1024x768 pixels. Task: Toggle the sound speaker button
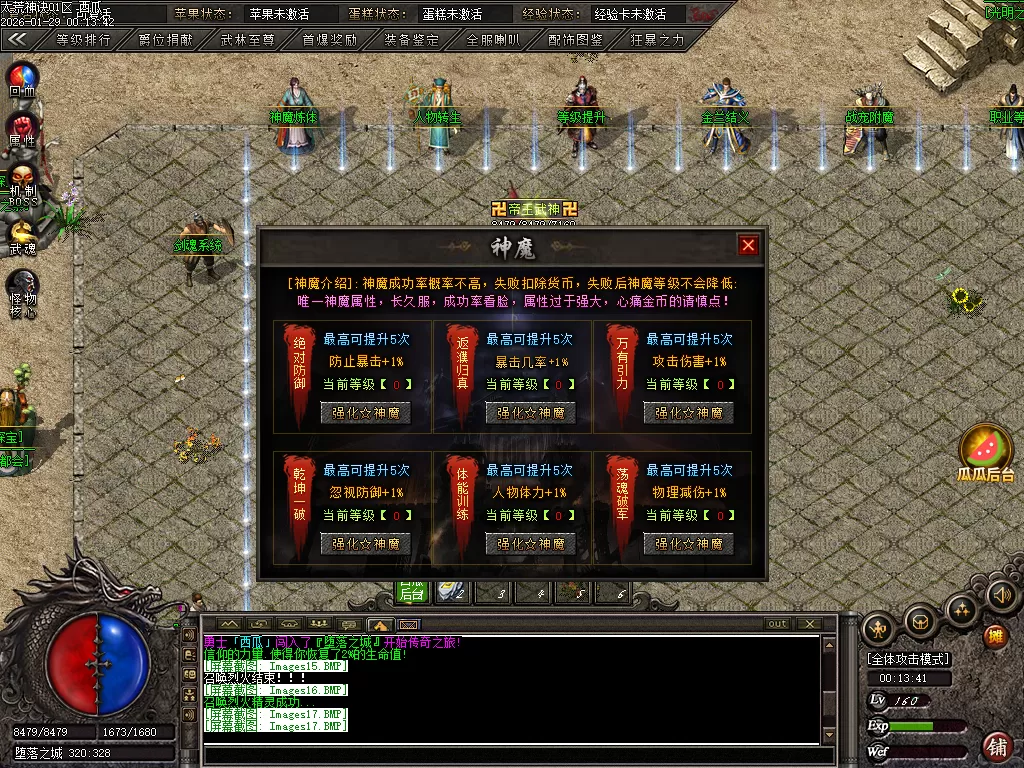click(x=1000, y=597)
